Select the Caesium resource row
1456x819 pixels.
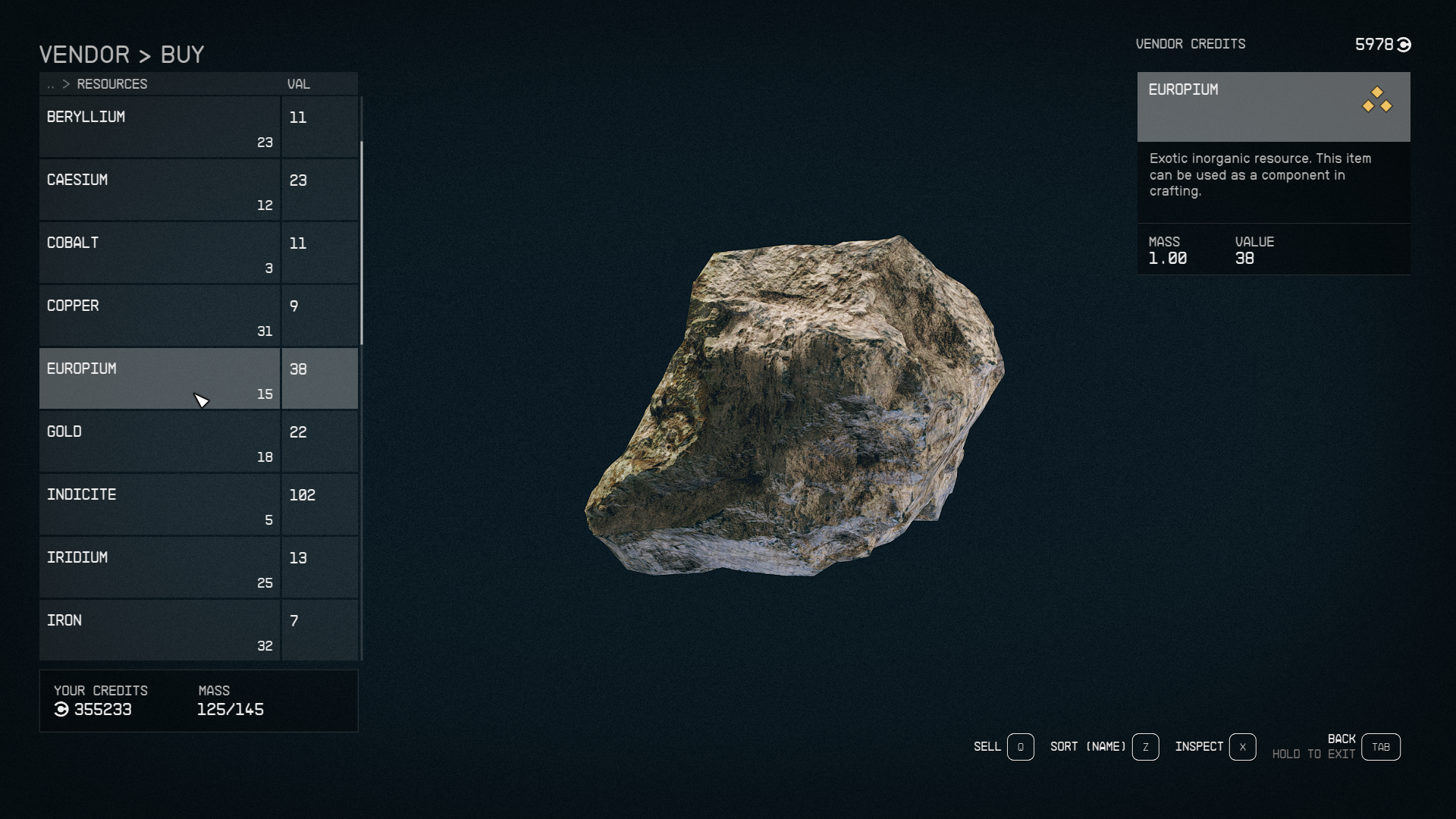click(159, 189)
